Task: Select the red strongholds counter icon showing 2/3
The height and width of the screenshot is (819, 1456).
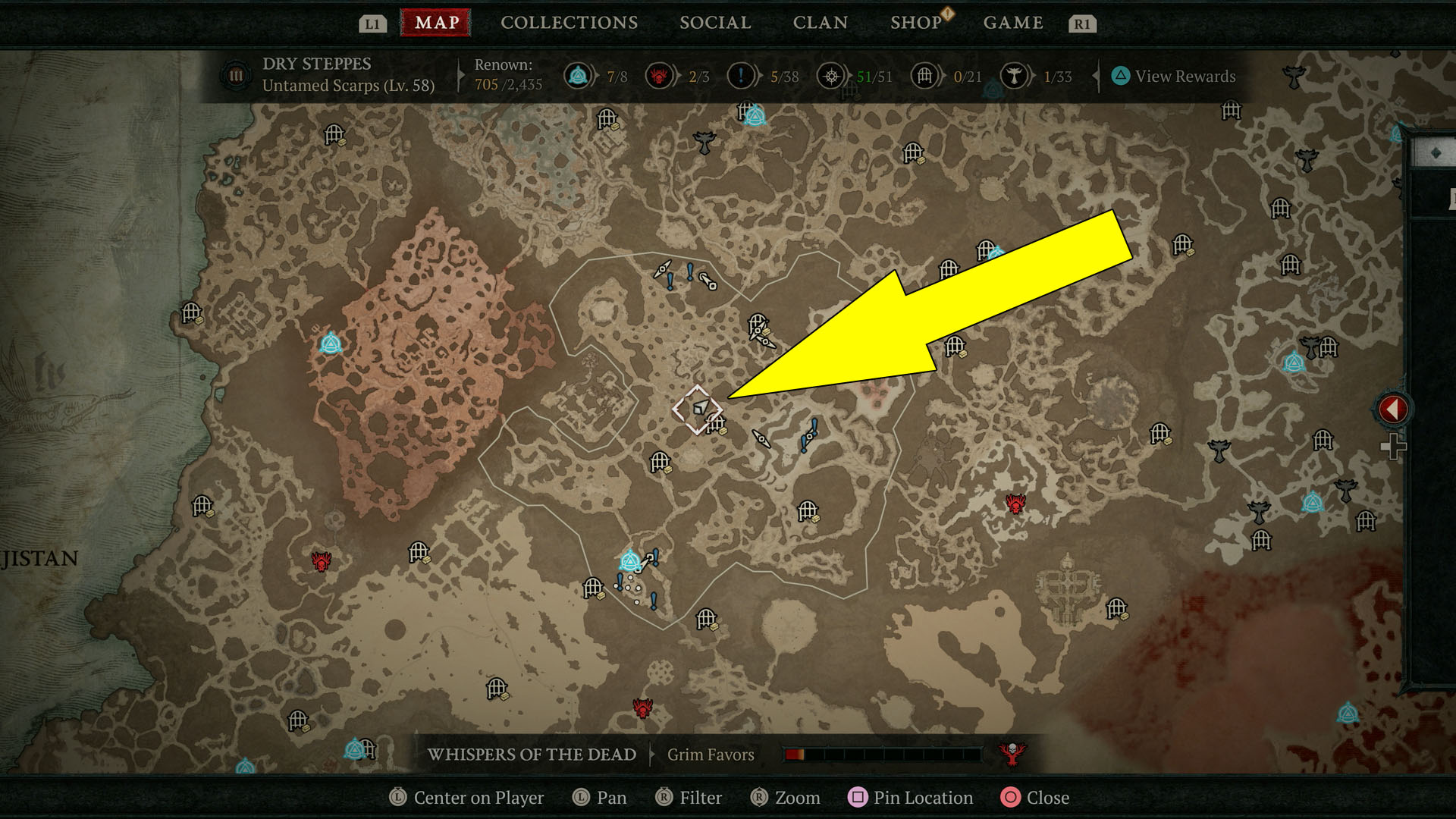Action: coord(659,76)
